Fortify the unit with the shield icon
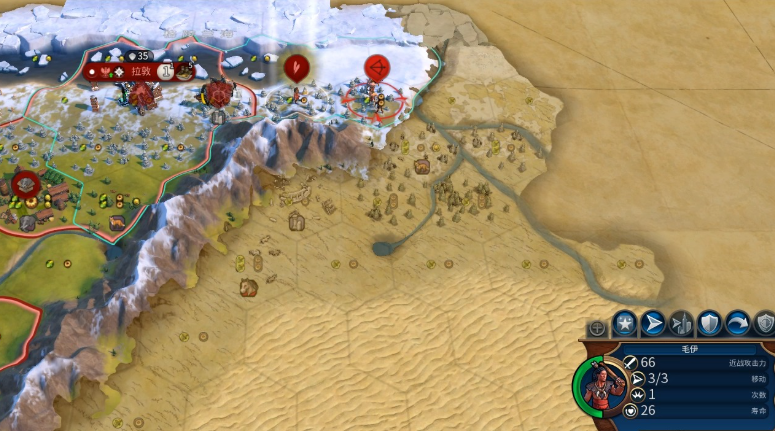This screenshot has height=431, width=775. (x=709, y=323)
